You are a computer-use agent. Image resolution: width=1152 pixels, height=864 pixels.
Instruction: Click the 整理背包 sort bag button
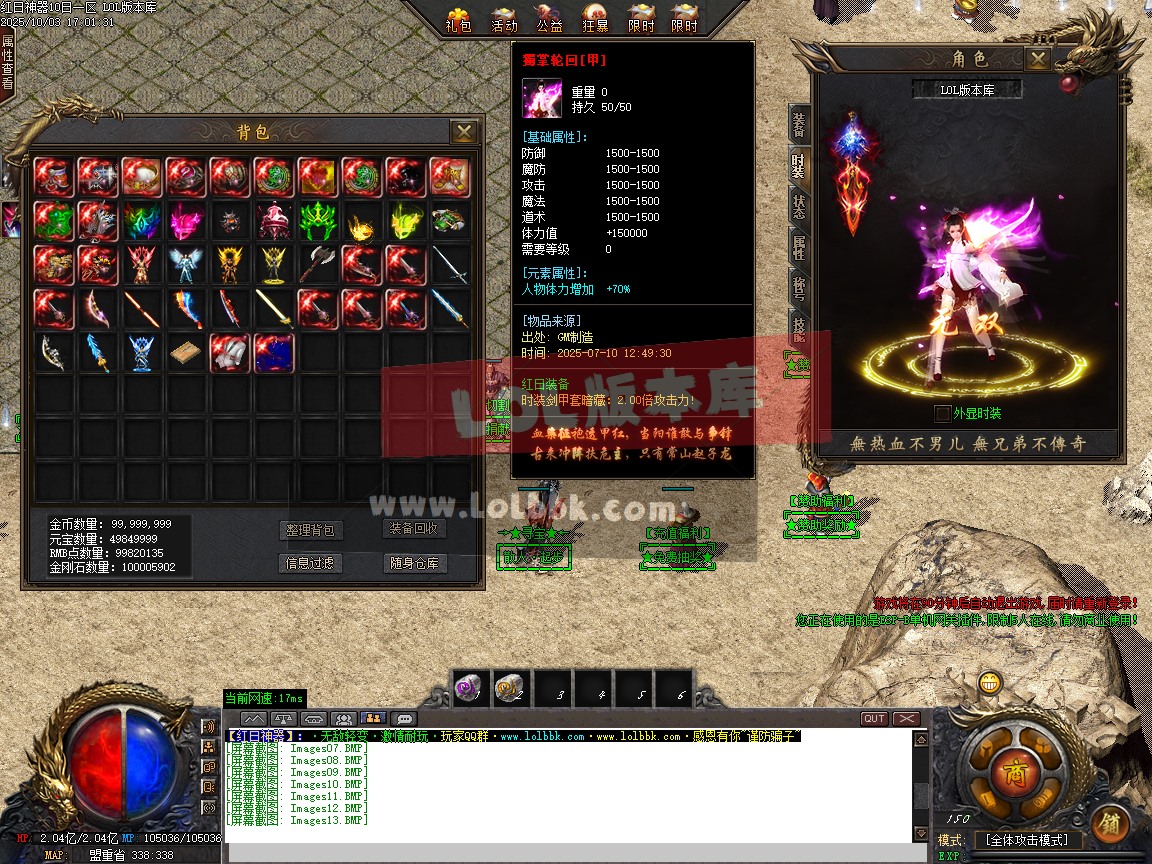pyautogui.click(x=310, y=530)
